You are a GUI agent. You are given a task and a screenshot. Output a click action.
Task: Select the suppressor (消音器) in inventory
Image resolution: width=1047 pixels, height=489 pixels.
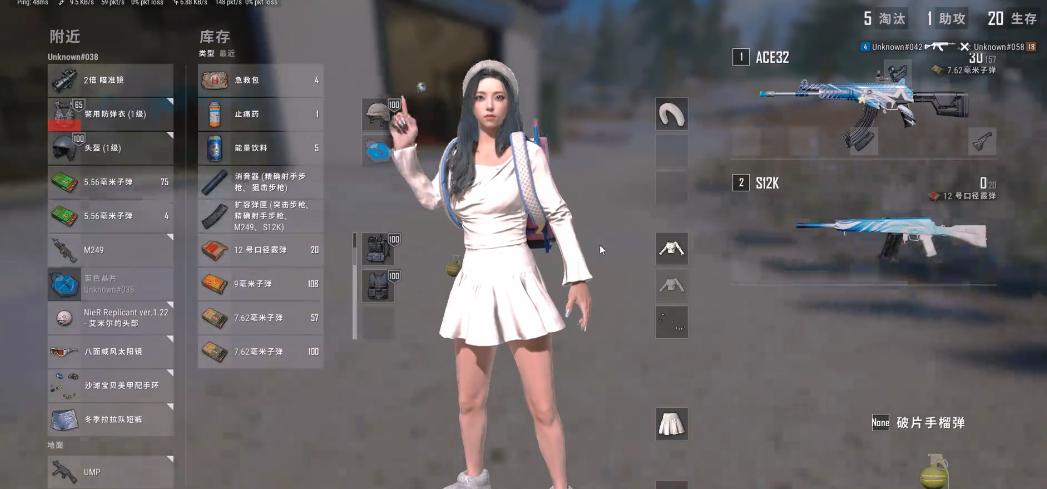pyautogui.click(x=260, y=182)
